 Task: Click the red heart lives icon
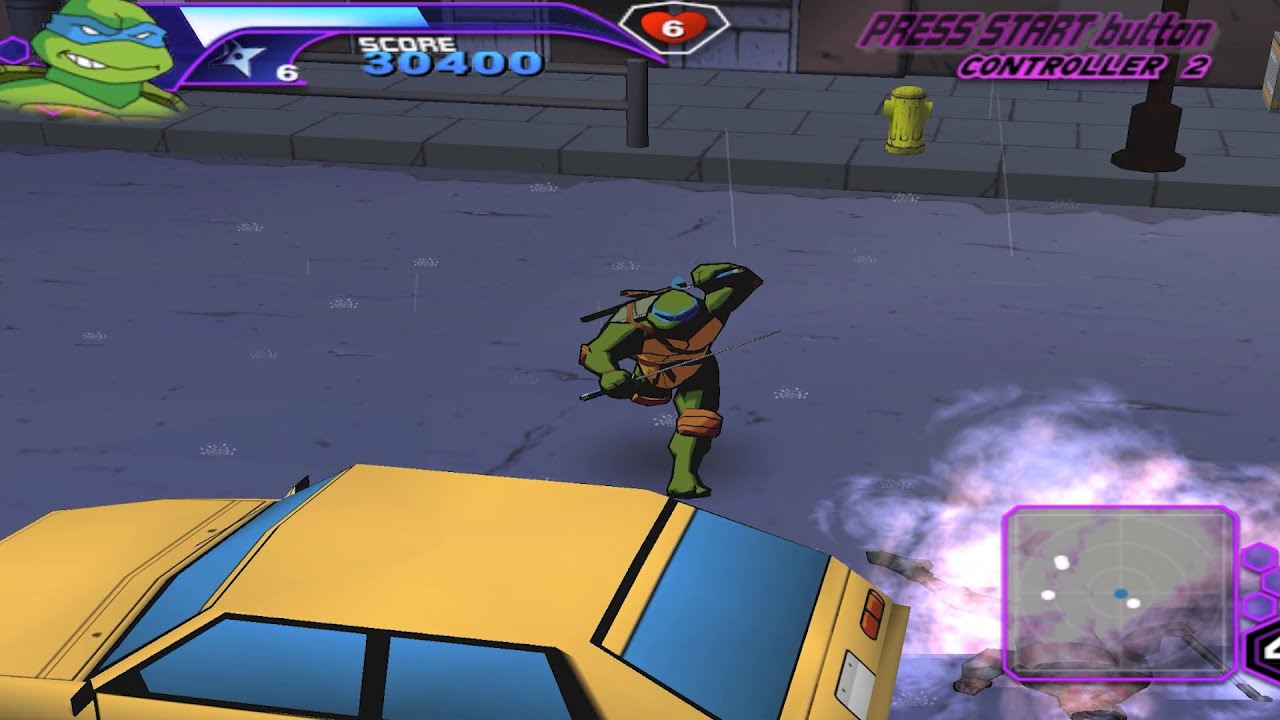pyautogui.click(x=671, y=28)
